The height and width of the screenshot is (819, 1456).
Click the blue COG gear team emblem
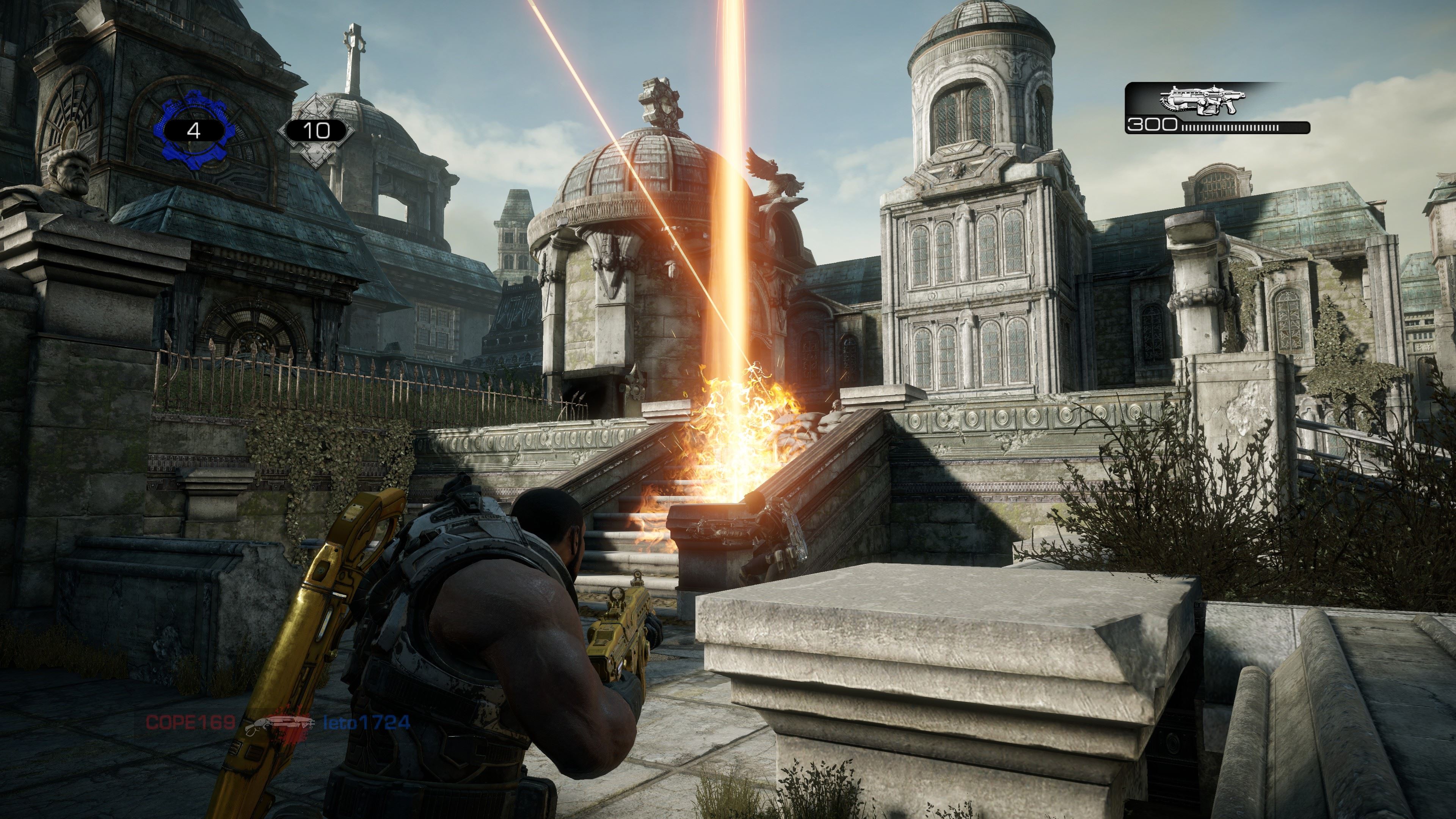[x=194, y=131]
